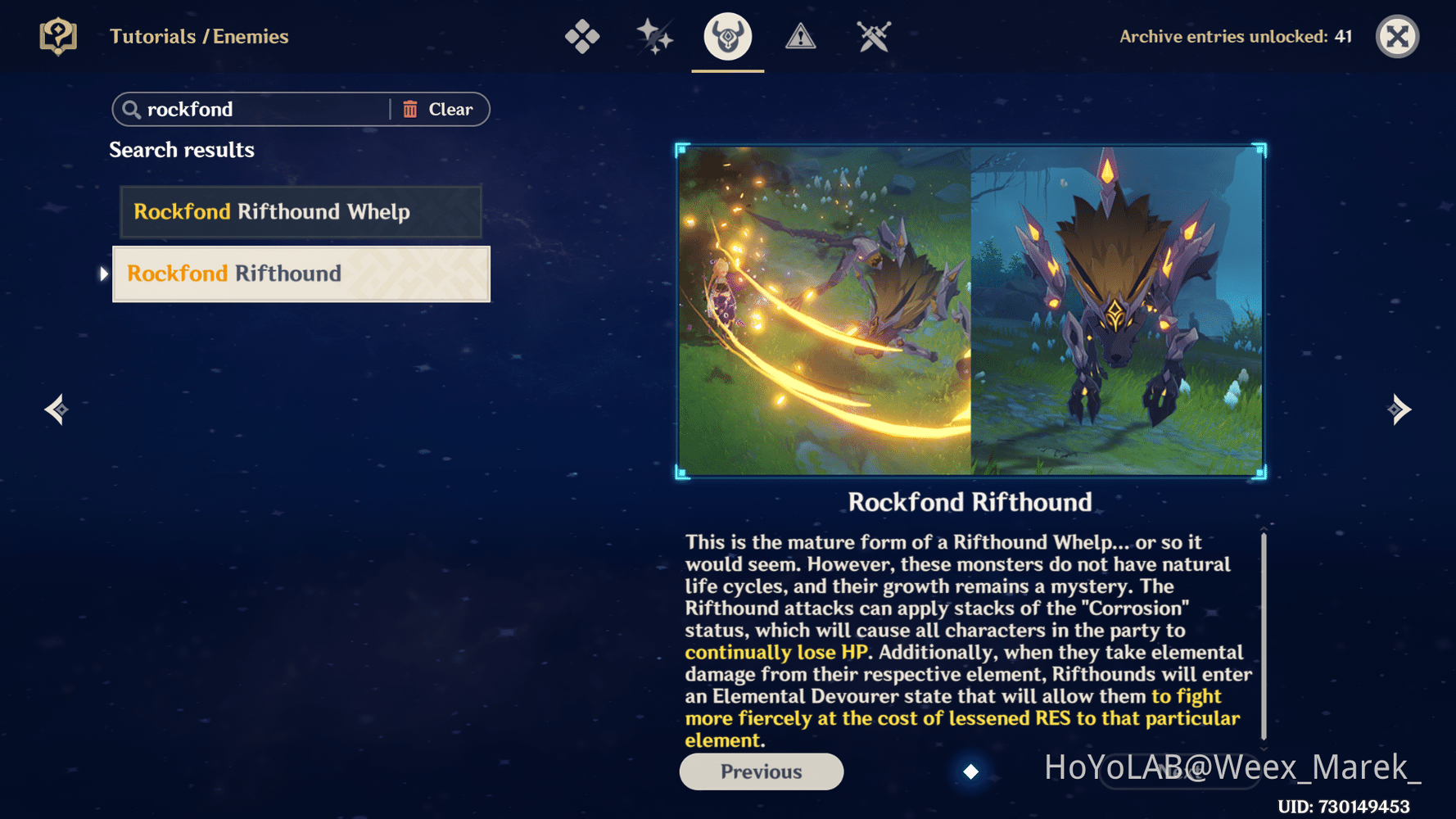Click the magnifying glass search icon
1456x819 pixels.
[133, 109]
